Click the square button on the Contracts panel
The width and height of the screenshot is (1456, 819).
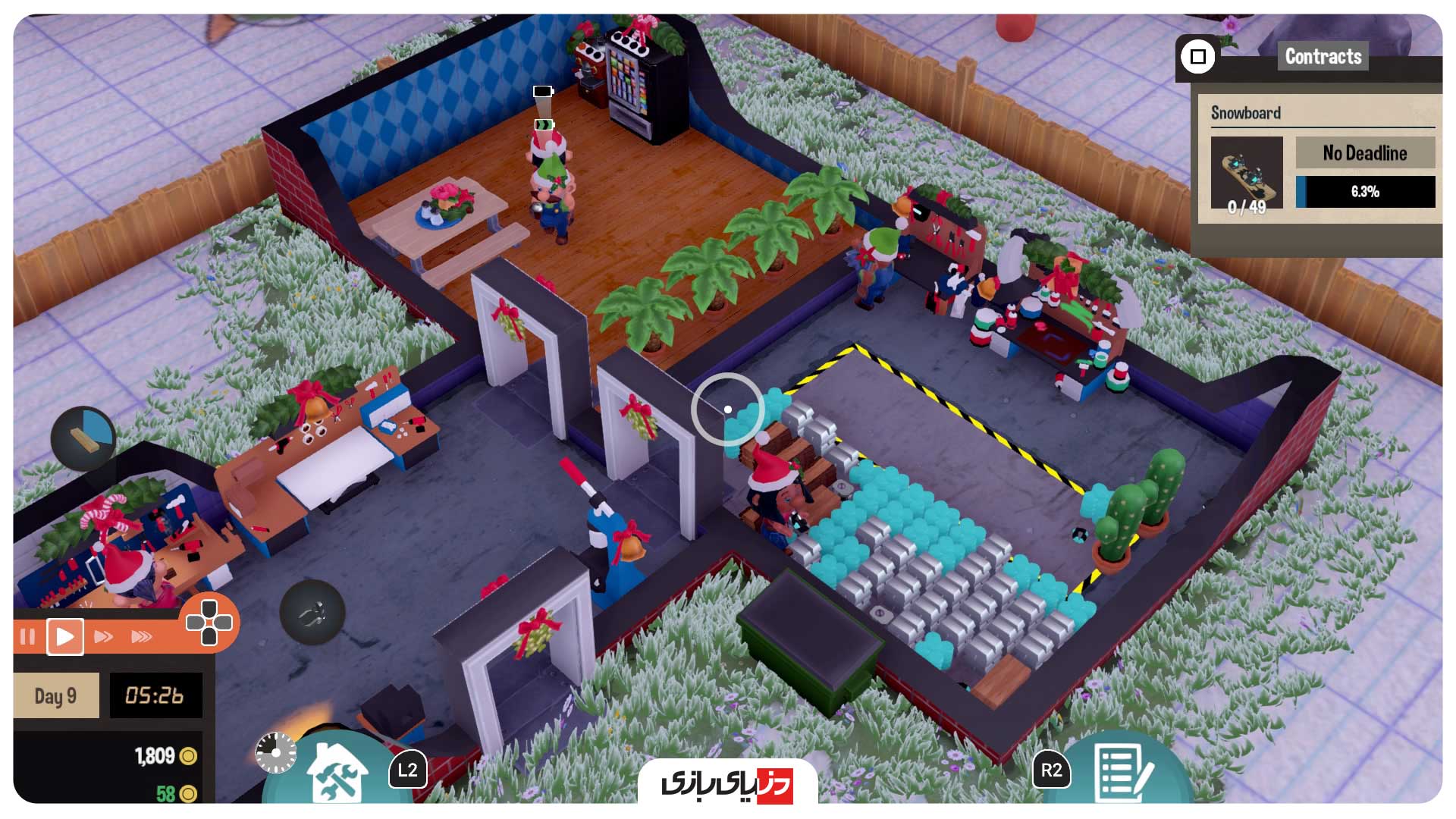[x=1198, y=56]
